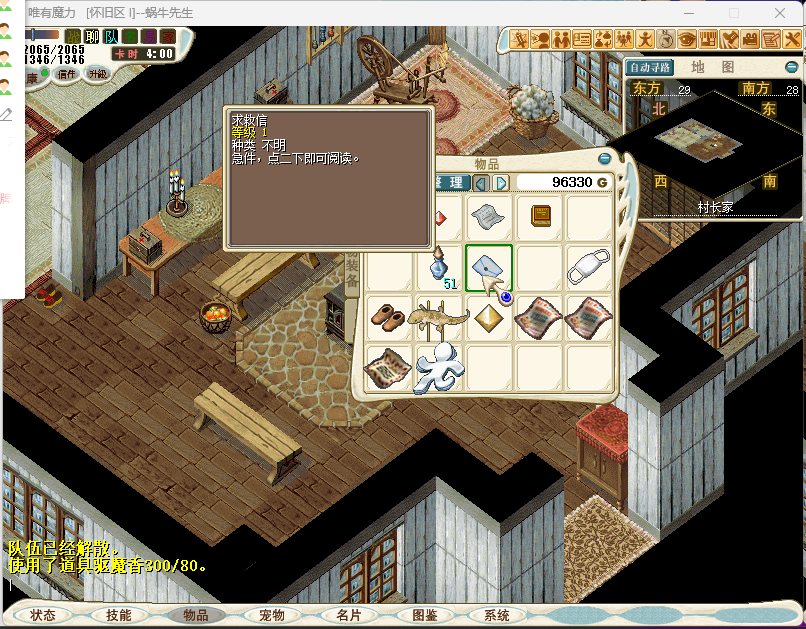Select the brown book item
Screen dimensions: 806x629
click(x=540, y=217)
